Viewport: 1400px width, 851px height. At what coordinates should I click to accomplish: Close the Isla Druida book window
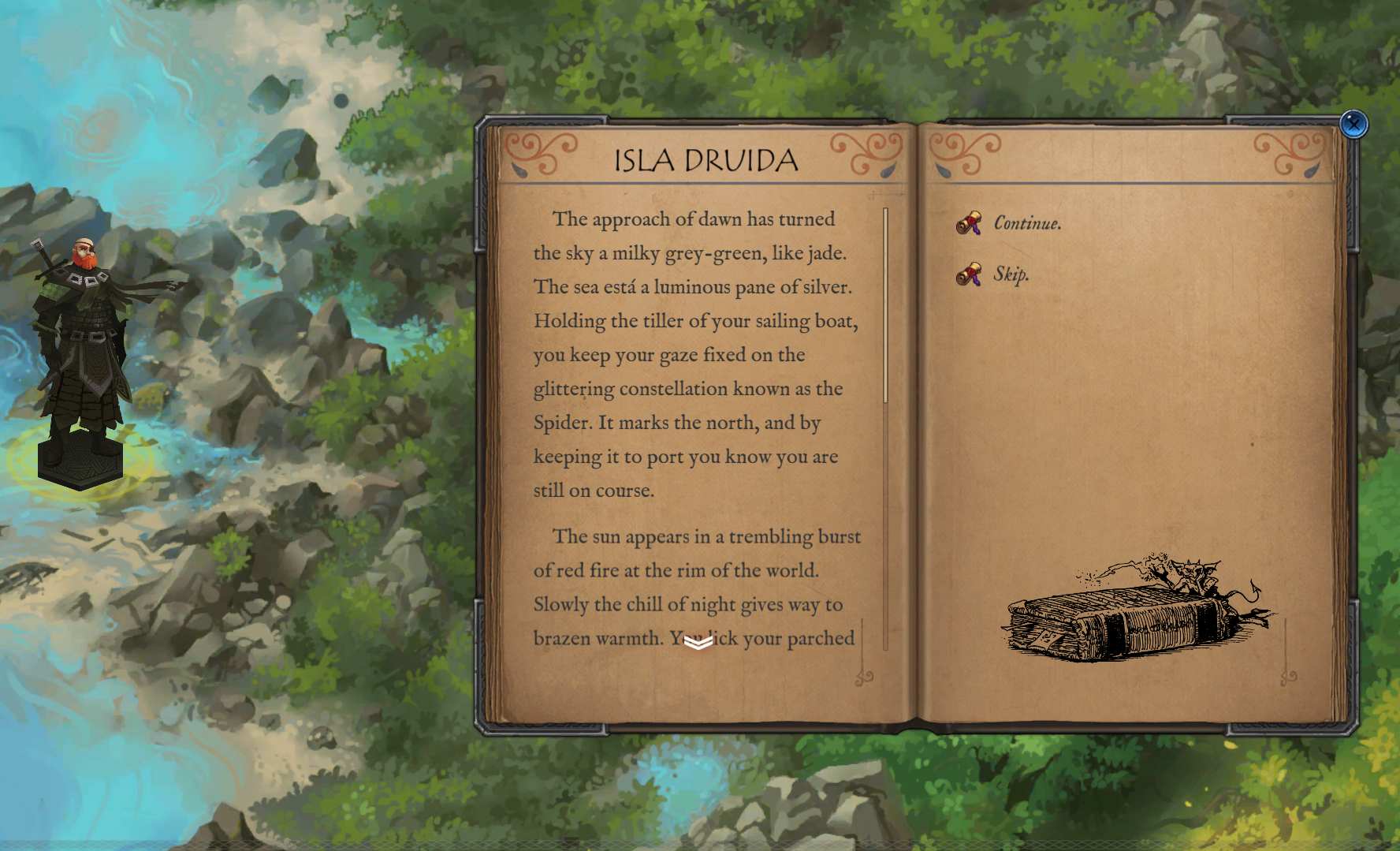1353,125
